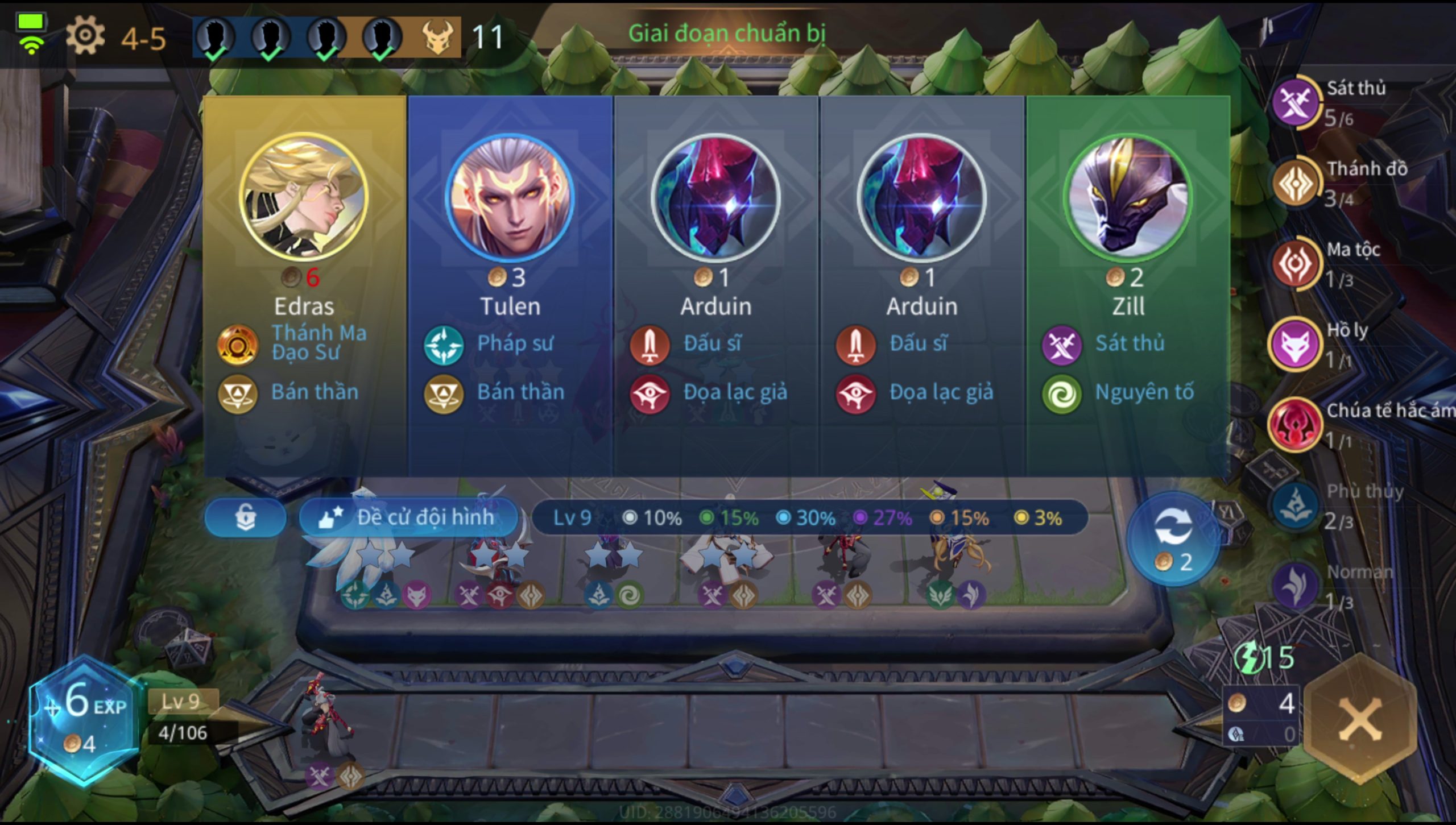Open the Đề cử đội hình recommendation

click(408, 517)
